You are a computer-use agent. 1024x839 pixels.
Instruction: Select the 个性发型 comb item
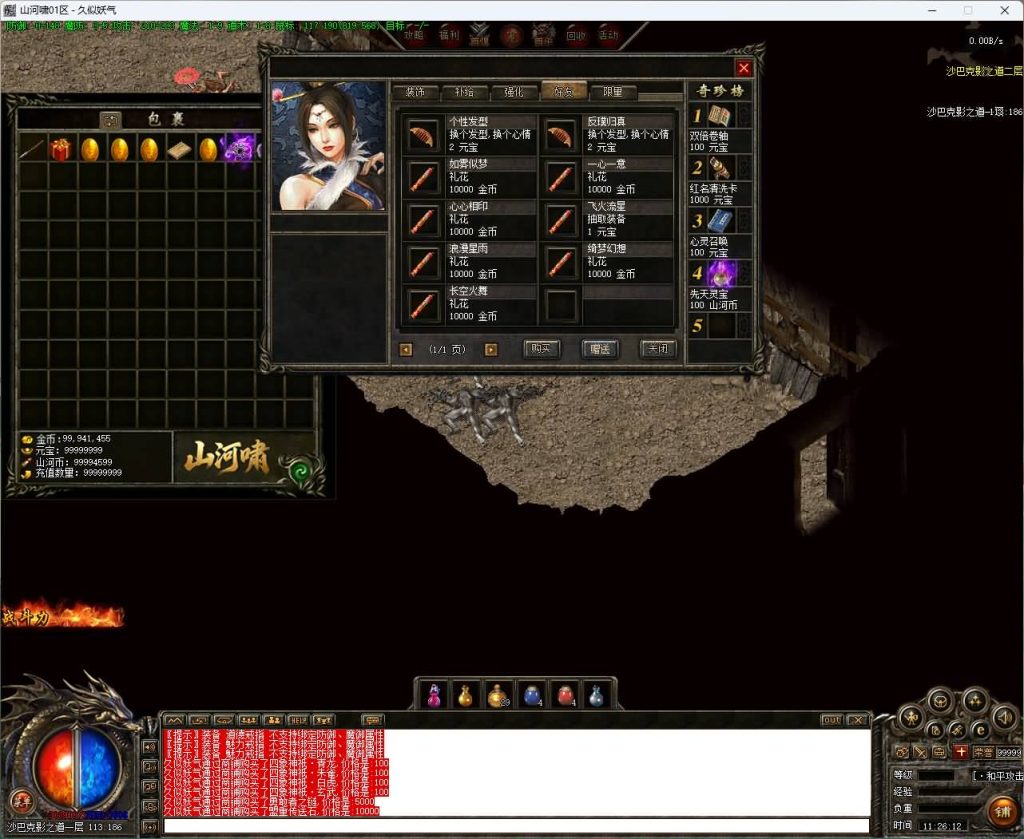(x=423, y=136)
